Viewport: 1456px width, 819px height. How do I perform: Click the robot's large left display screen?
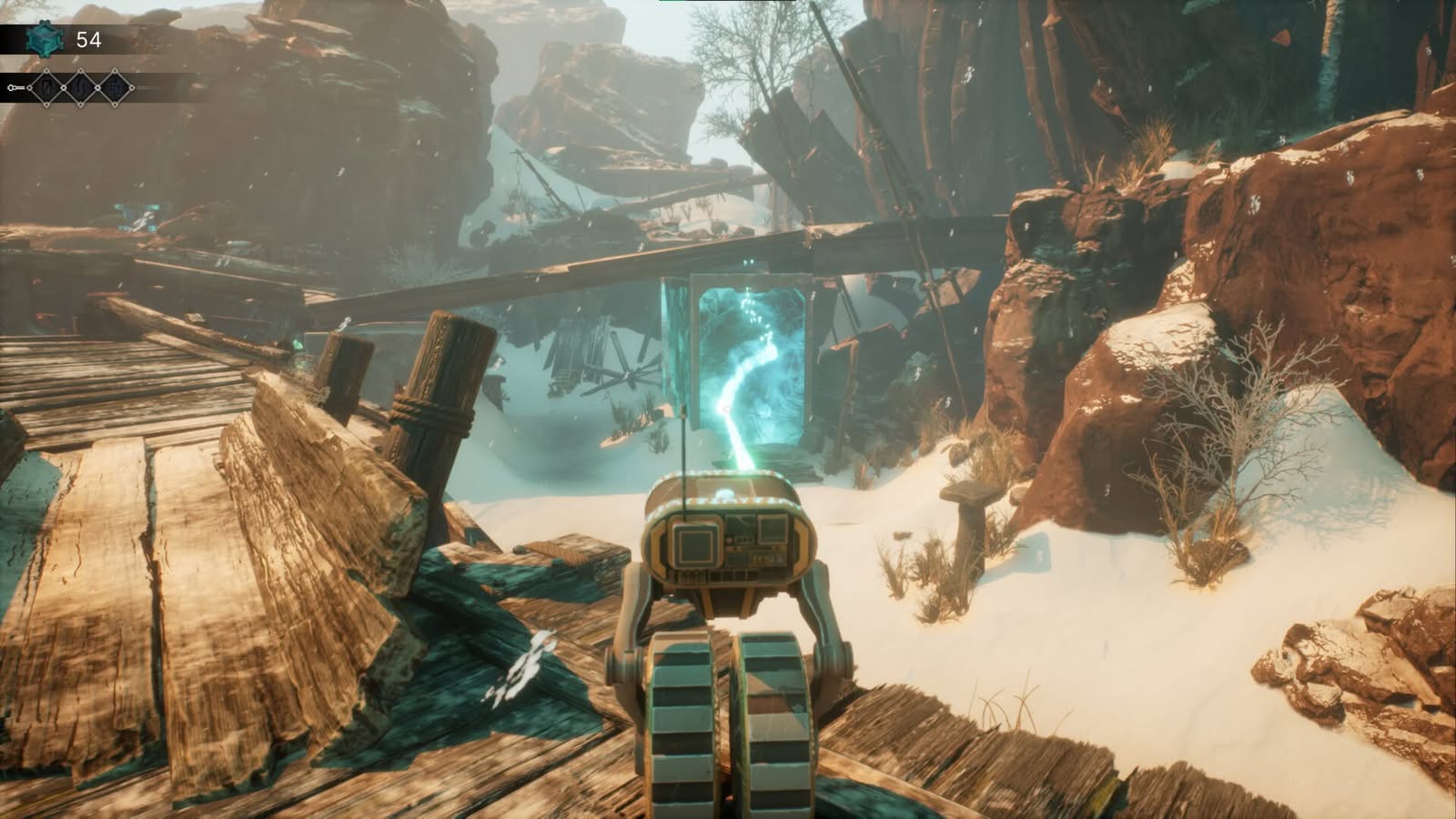[x=695, y=546]
